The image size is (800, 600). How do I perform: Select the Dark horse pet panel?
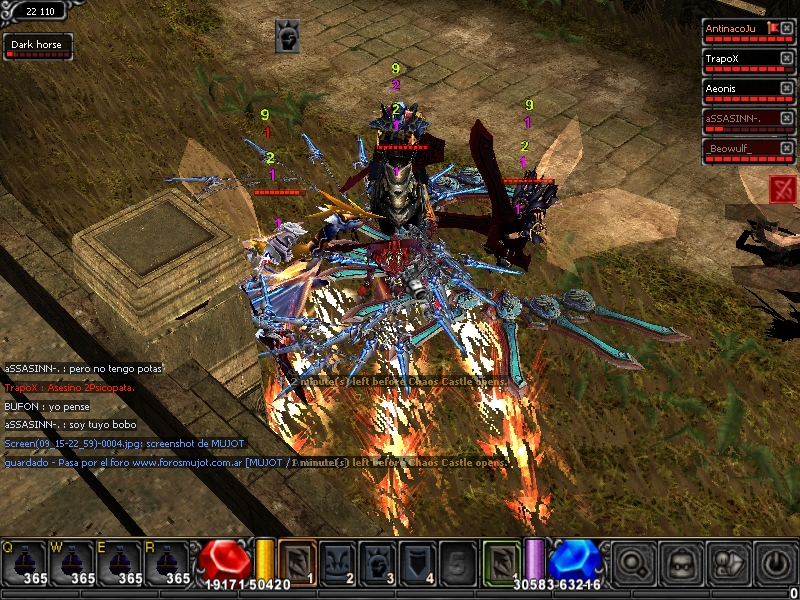click(38, 46)
